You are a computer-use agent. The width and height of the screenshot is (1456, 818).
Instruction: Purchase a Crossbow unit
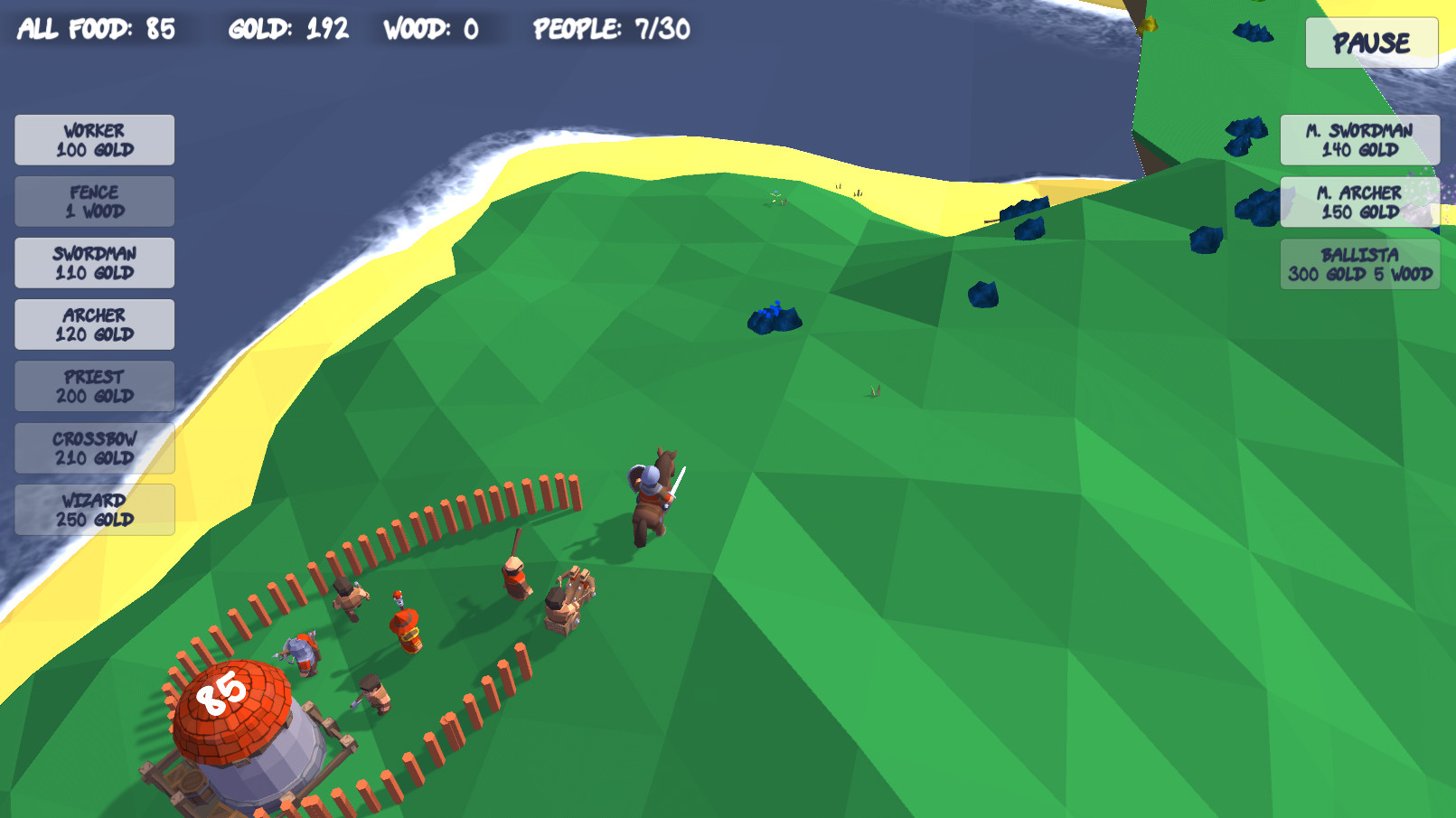93,447
